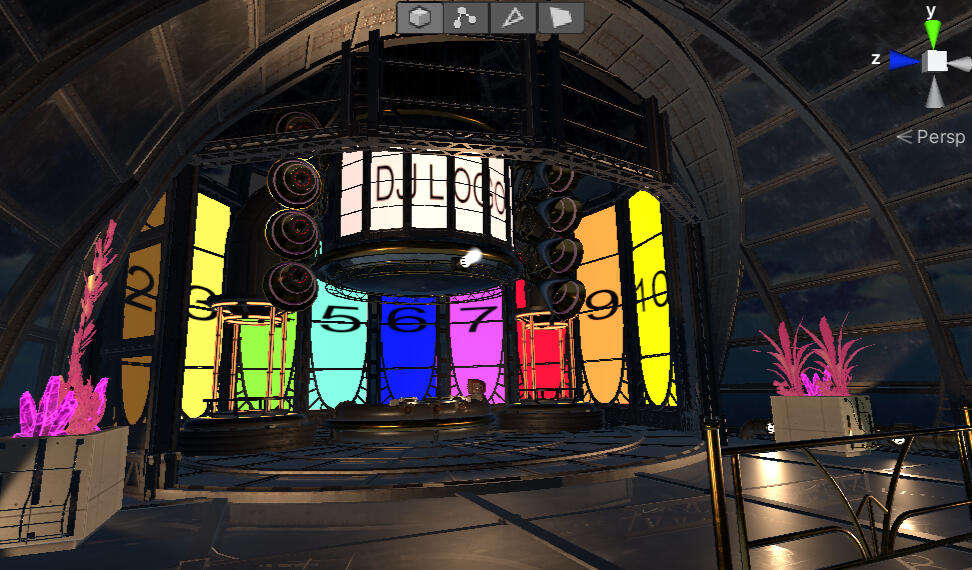Choose the triangle outline toolbar button
This screenshot has height=570, width=972.
coord(513,17)
